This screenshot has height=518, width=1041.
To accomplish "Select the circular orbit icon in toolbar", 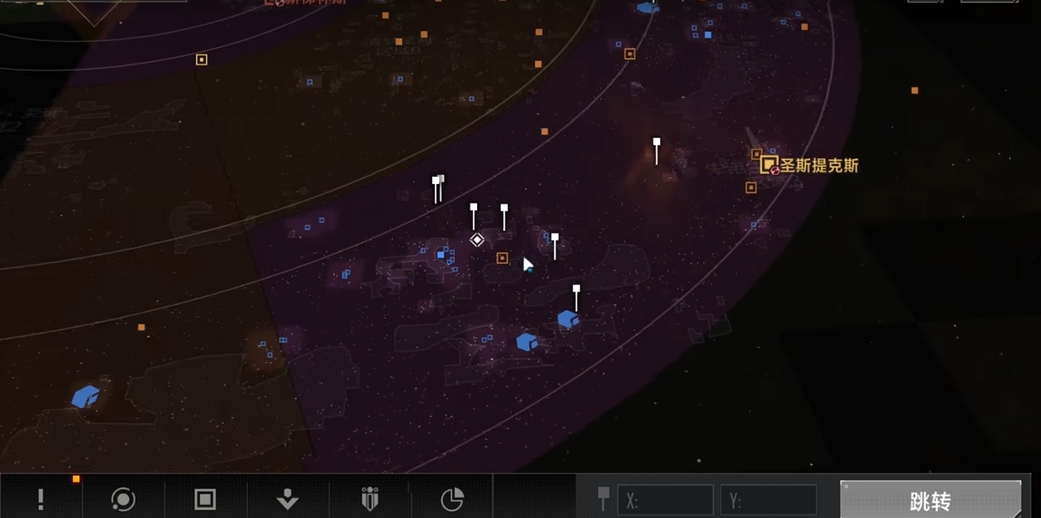I will 123,499.
